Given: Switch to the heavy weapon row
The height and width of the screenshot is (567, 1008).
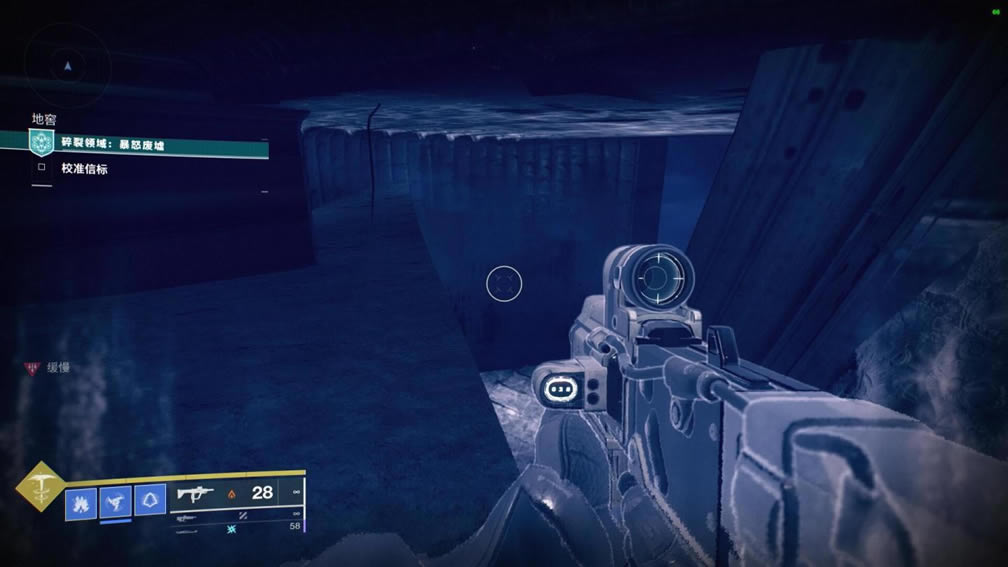Looking at the screenshot, I should [236, 527].
